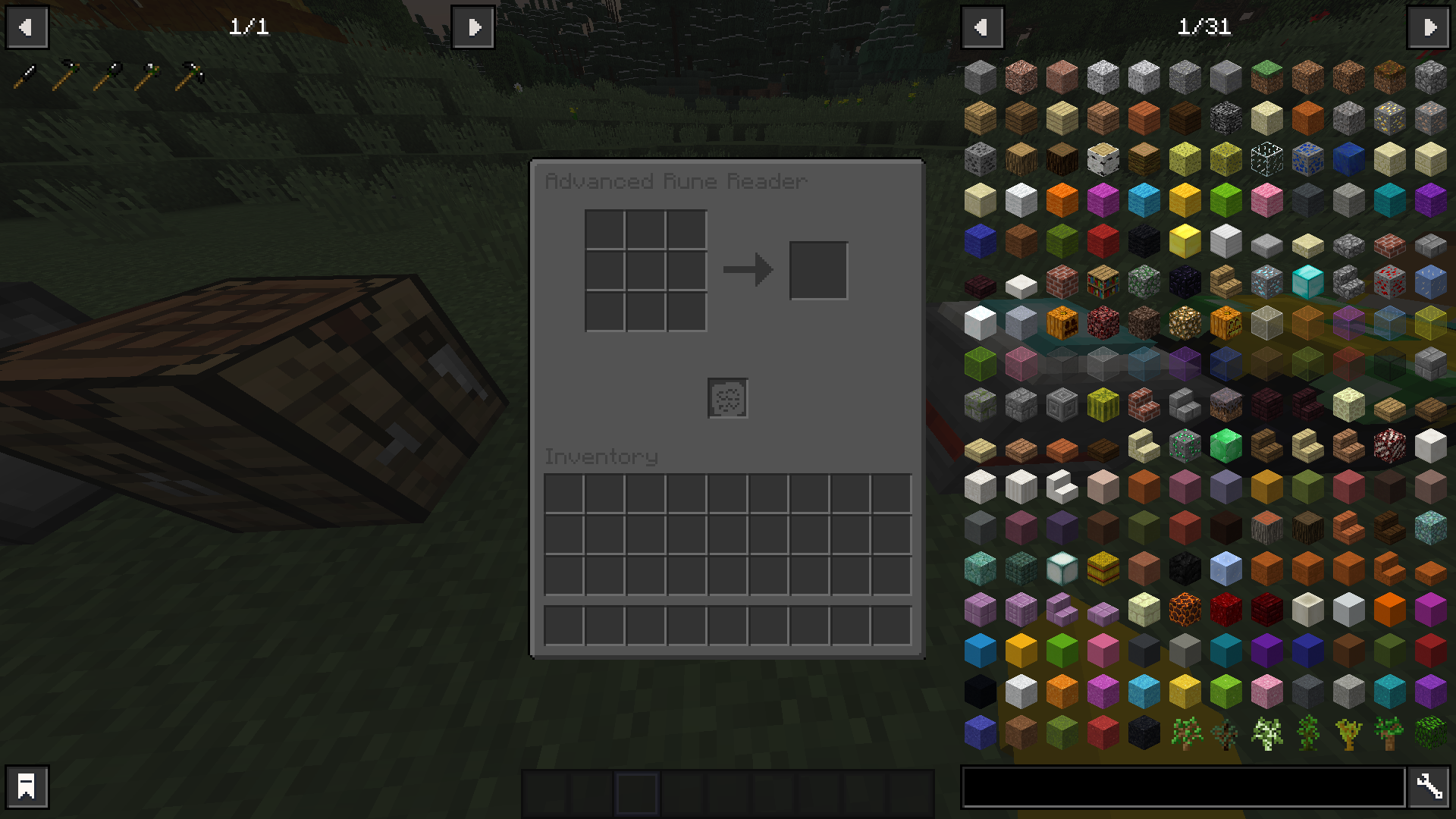Open JEI config via the wrench icon
Screen dimensions: 1456x819
coord(1429,786)
